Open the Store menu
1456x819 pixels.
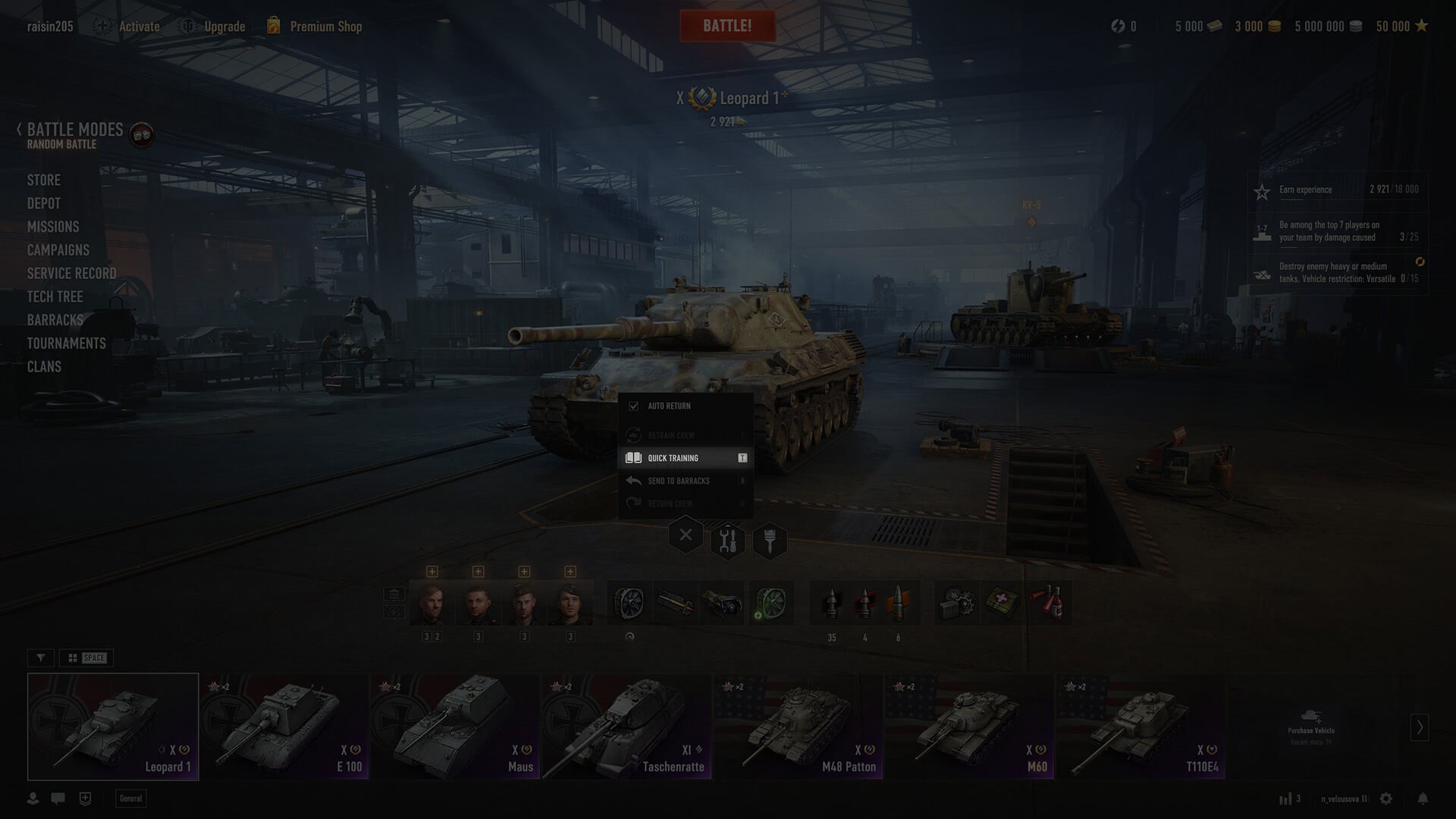point(44,180)
